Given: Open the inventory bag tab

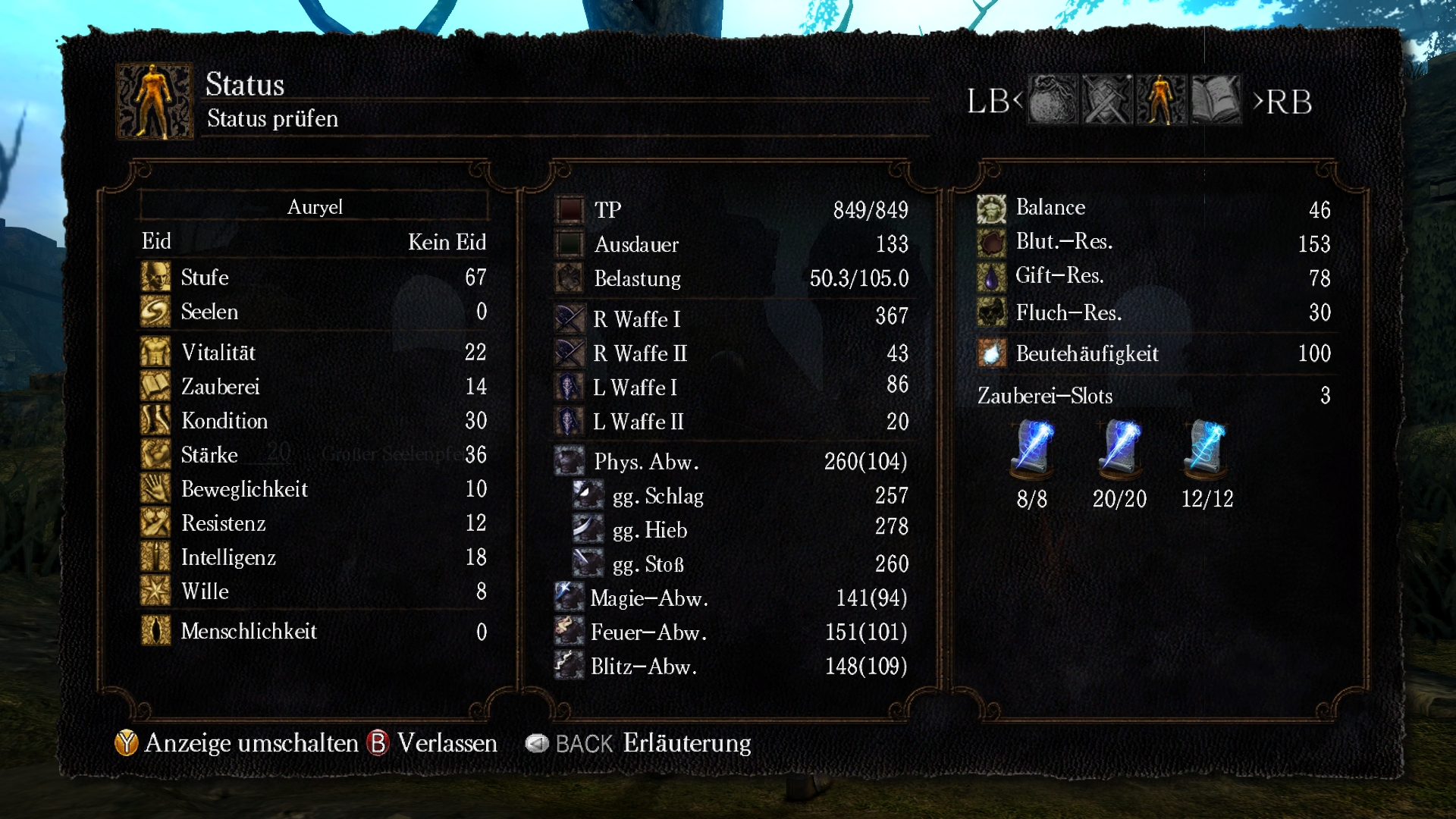Looking at the screenshot, I should [1052, 100].
